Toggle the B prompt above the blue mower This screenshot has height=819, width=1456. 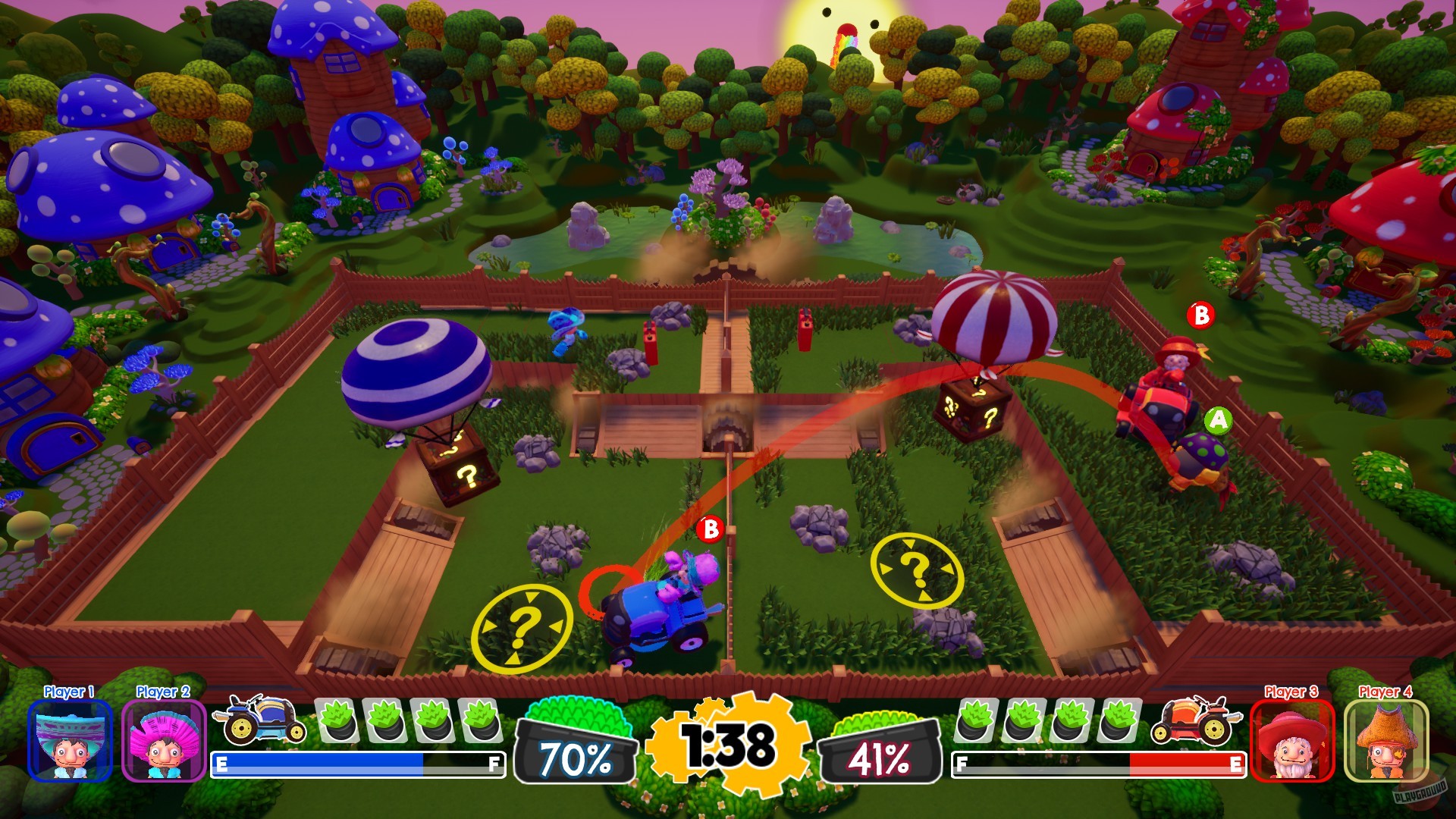pos(710,530)
